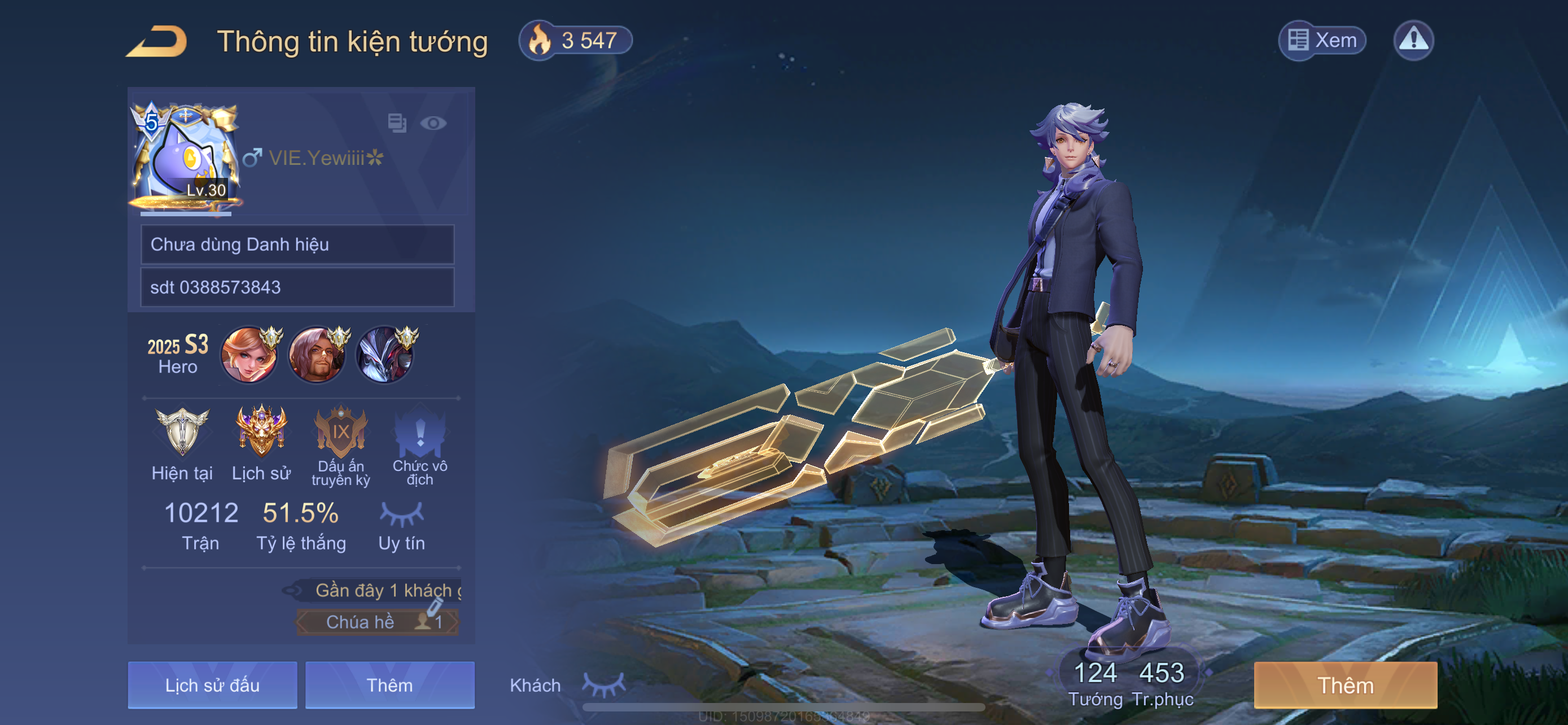Go back with the gold arrow button
Image resolution: width=1568 pixels, height=725 pixels.
pos(157,41)
